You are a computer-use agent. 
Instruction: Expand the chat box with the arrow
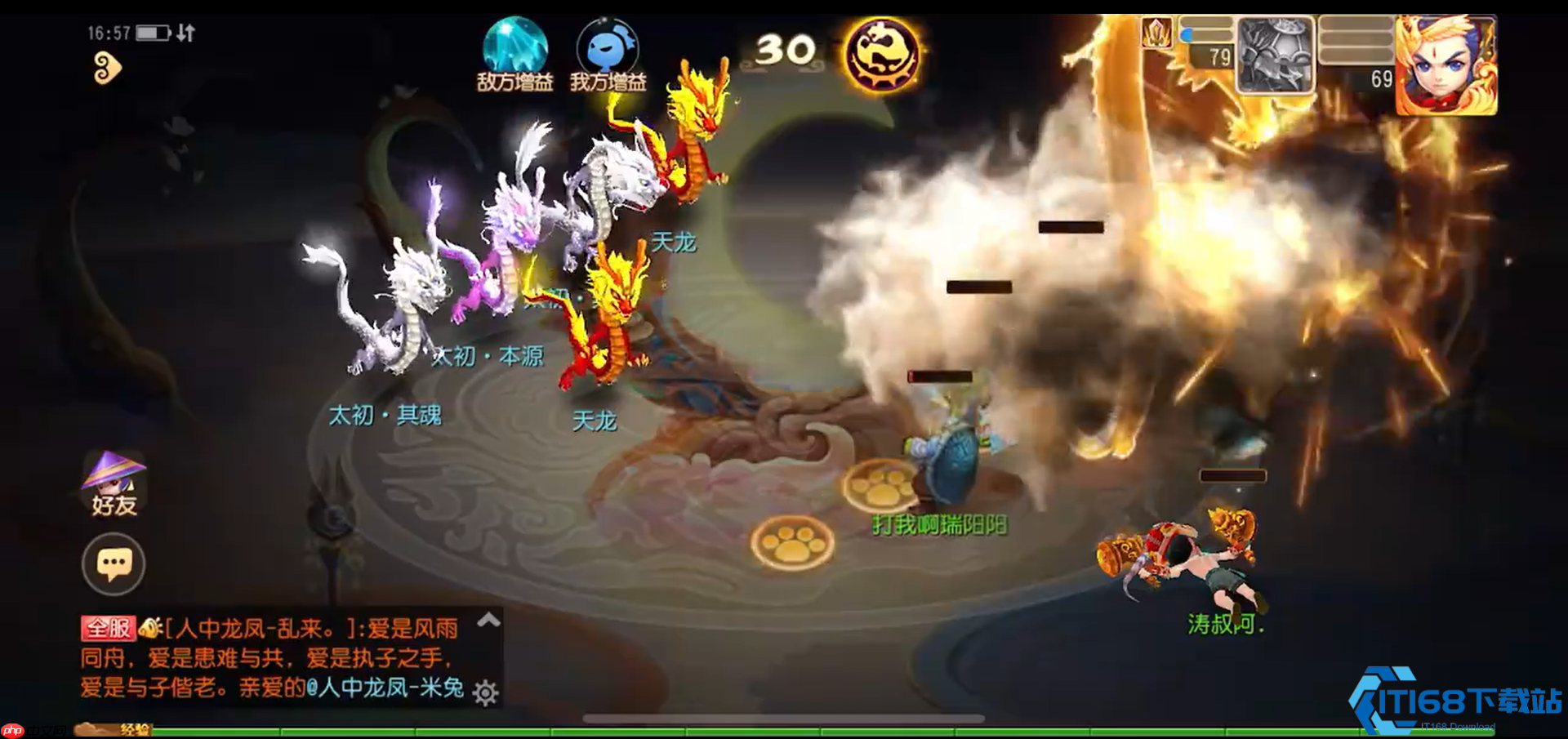pyautogui.click(x=488, y=620)
